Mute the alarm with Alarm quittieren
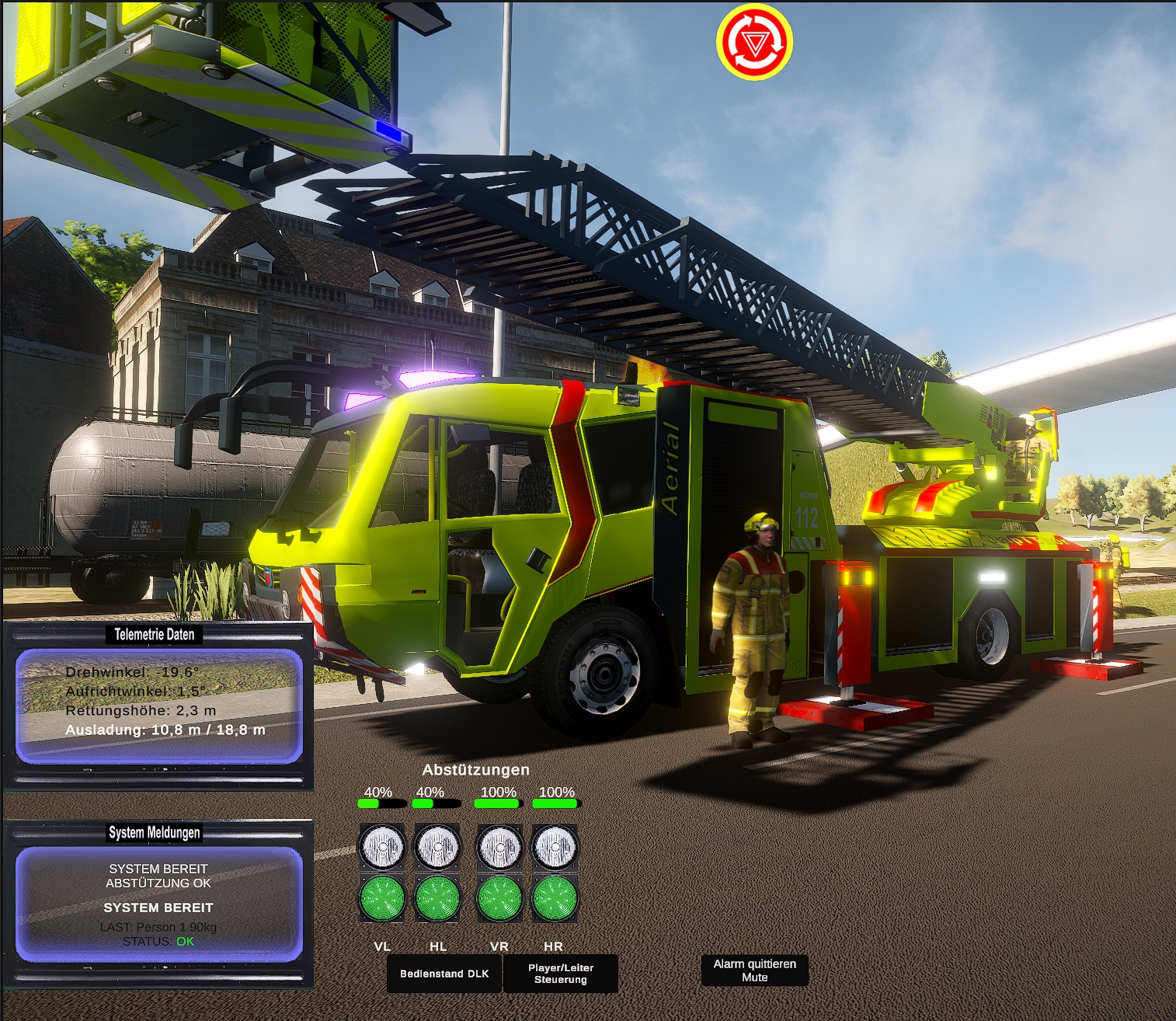 coord(754,970)
